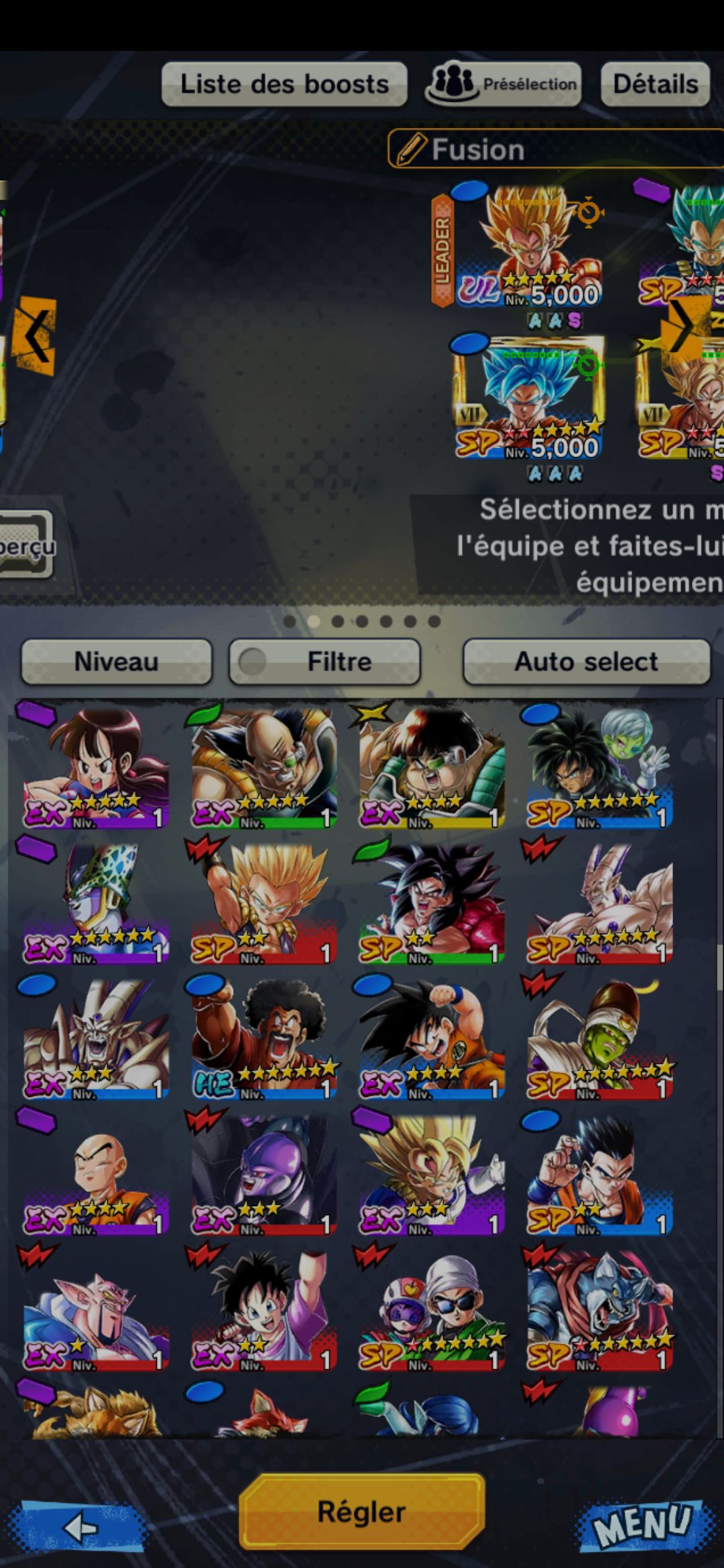
Task: Pick the EX Krillin character card
Action: point(95,1174)
